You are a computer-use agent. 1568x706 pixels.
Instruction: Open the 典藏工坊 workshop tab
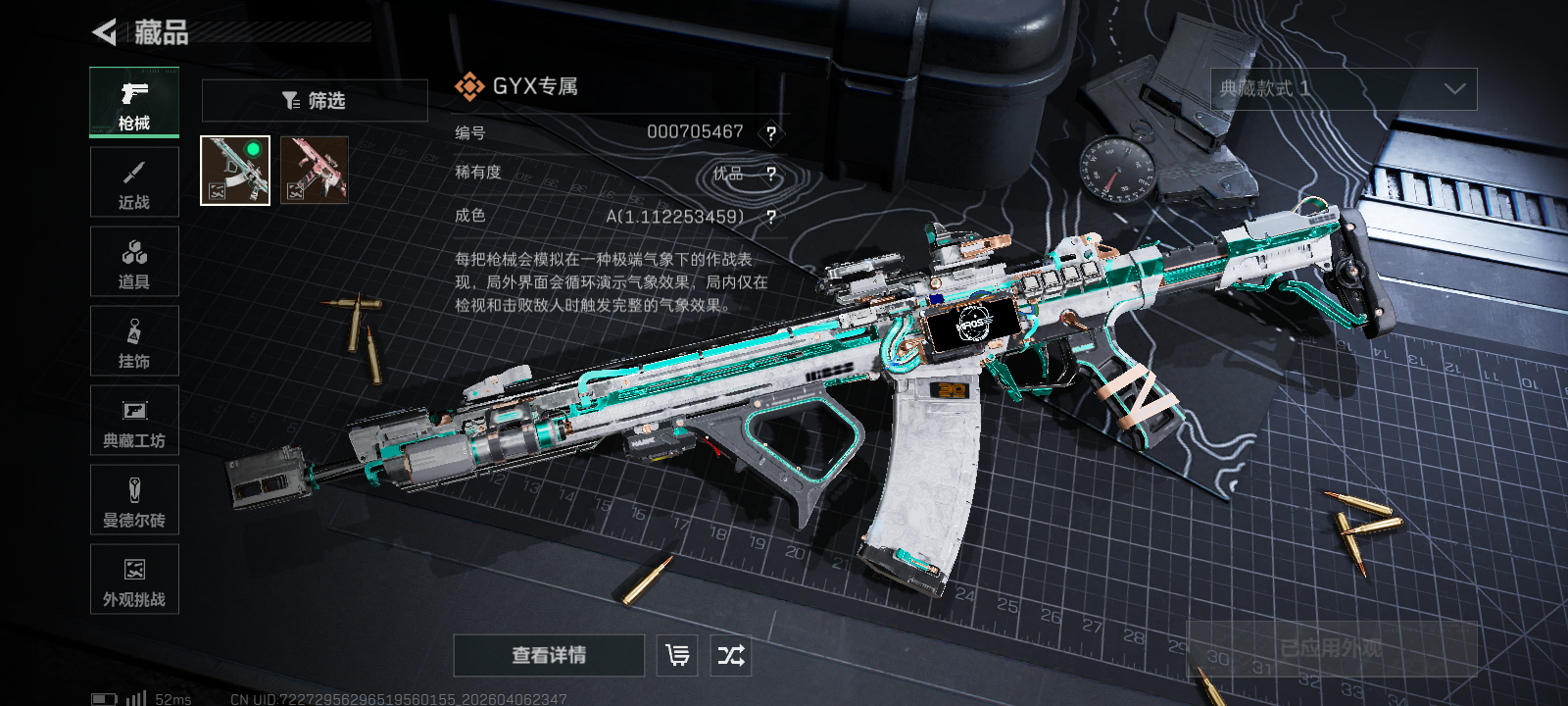click(134, 421)
